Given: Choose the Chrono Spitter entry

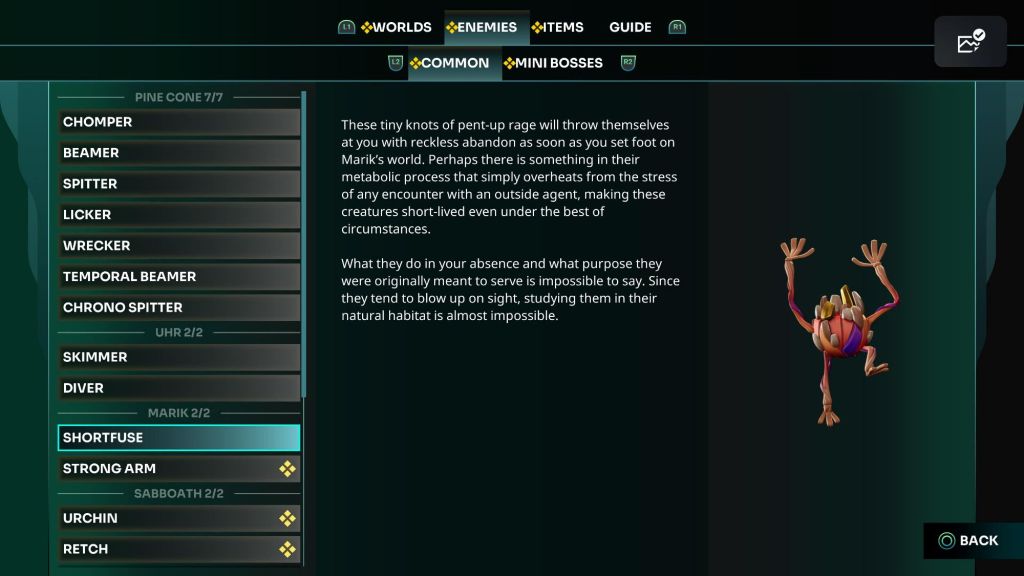Looking at the screenshot, I should [x=179, y=308].
